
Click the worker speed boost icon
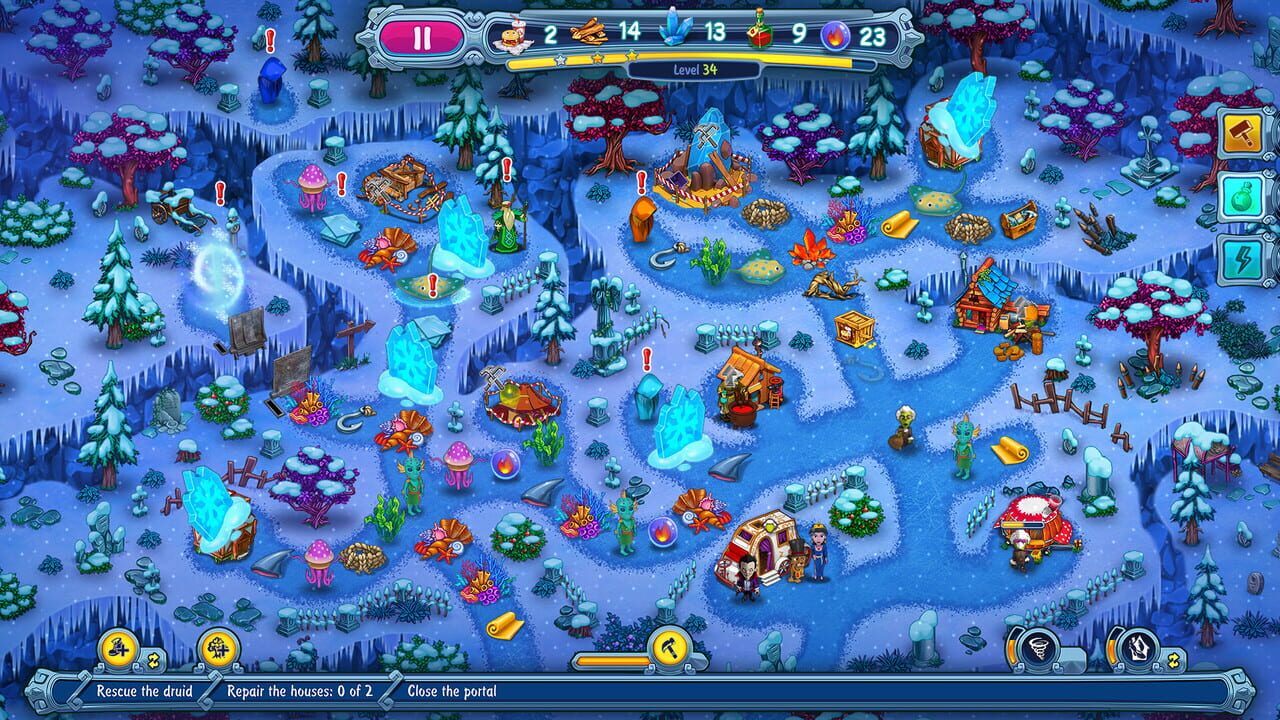click(118, 651)
